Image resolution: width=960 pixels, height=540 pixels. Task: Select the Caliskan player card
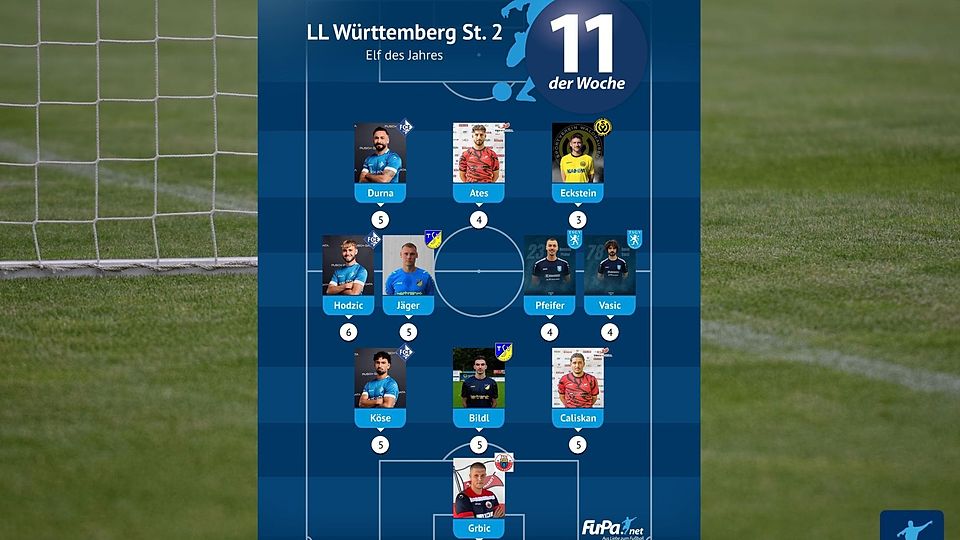(x=578, y=384)
